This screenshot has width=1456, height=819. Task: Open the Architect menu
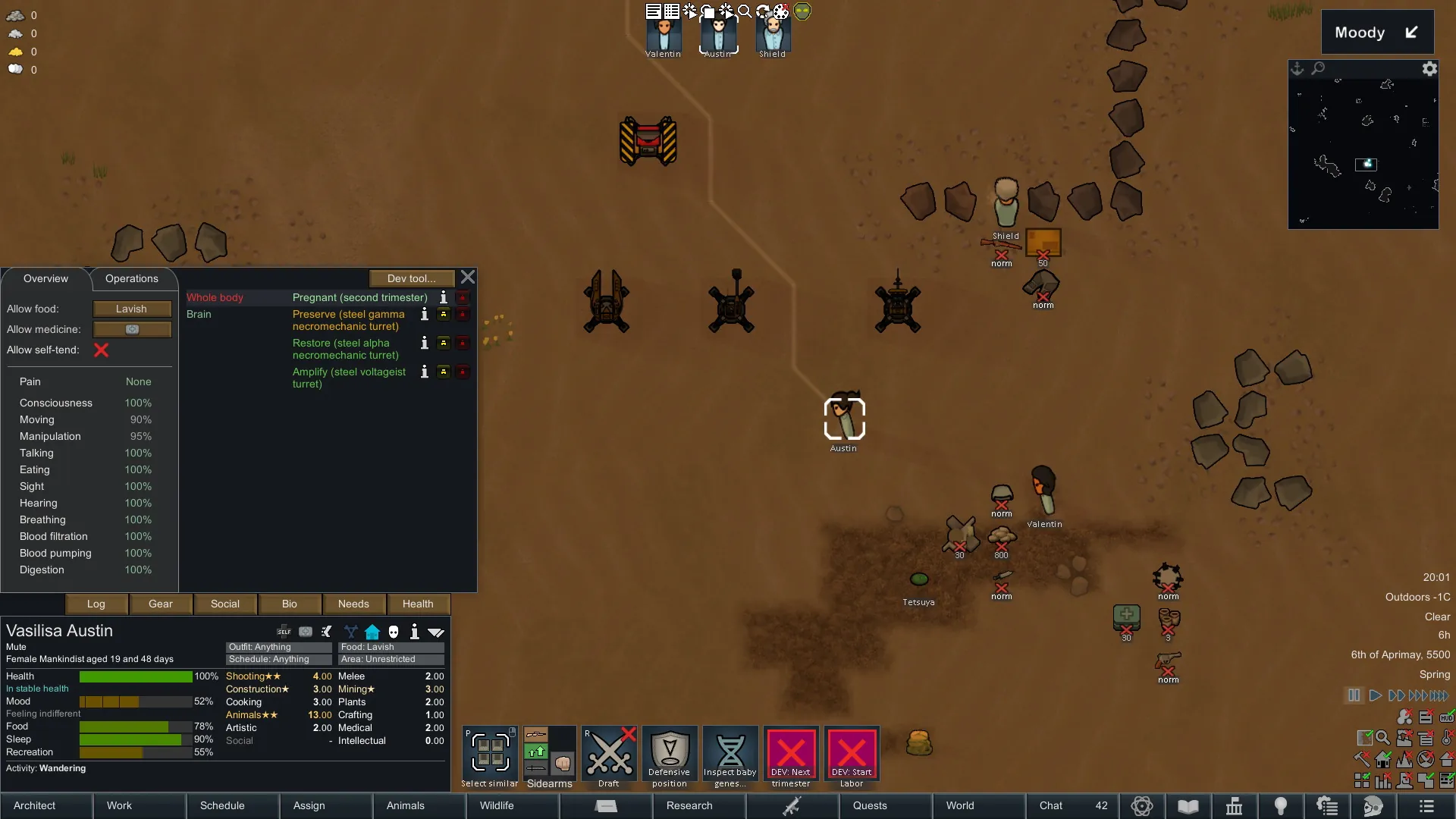click(35, 805)
